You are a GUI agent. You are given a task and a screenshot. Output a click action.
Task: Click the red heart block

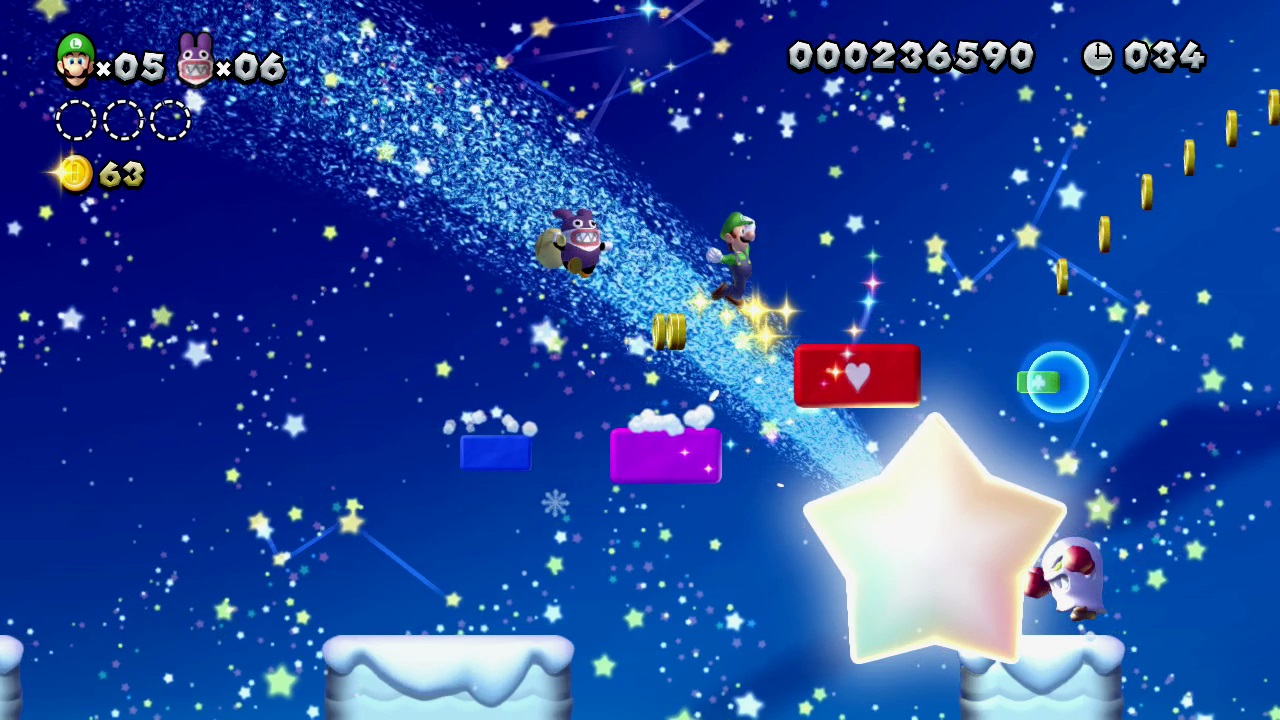click(x=856, y=376)
